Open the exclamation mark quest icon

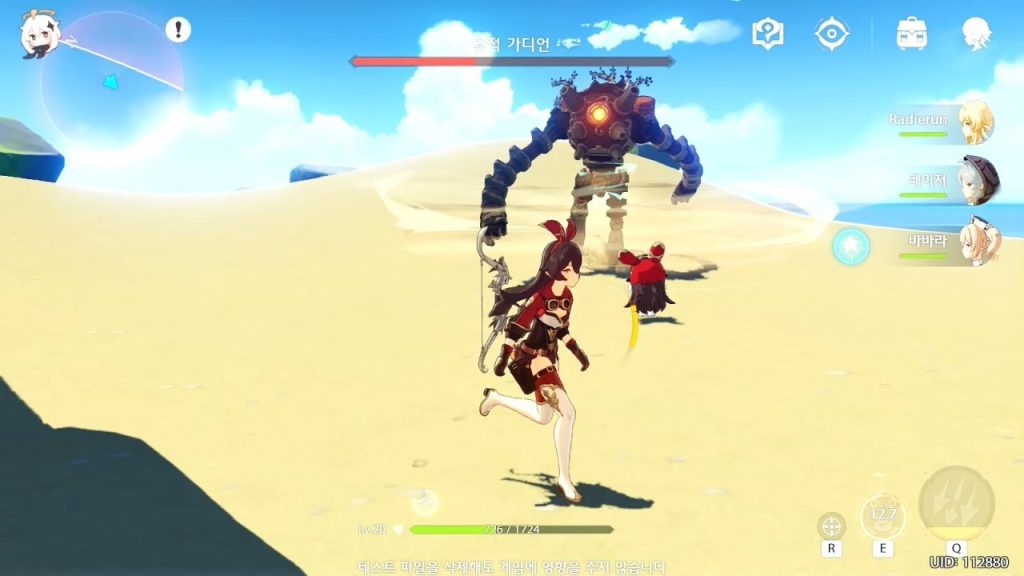[178, 30]
